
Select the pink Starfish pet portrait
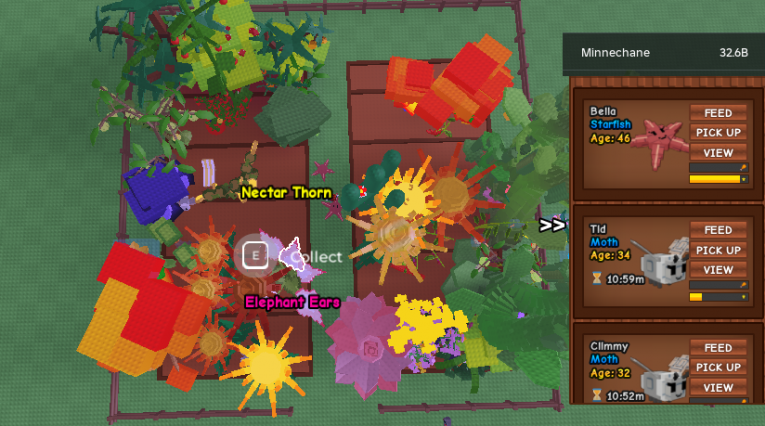click(x=658, y=141)
